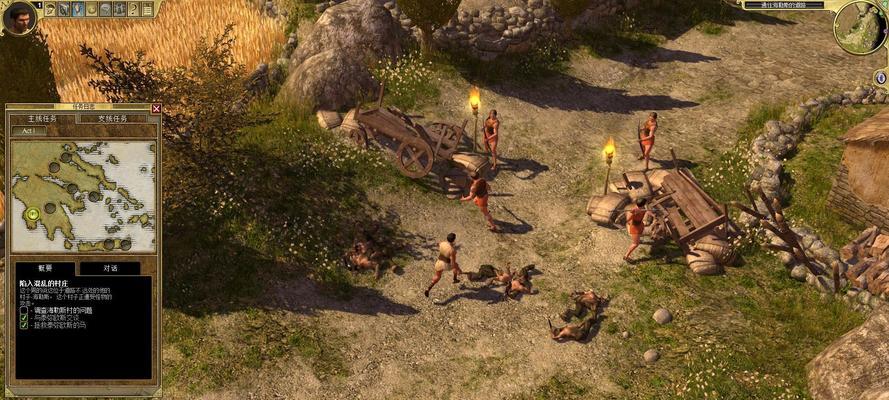Select the Act I tab

point(28,131)
